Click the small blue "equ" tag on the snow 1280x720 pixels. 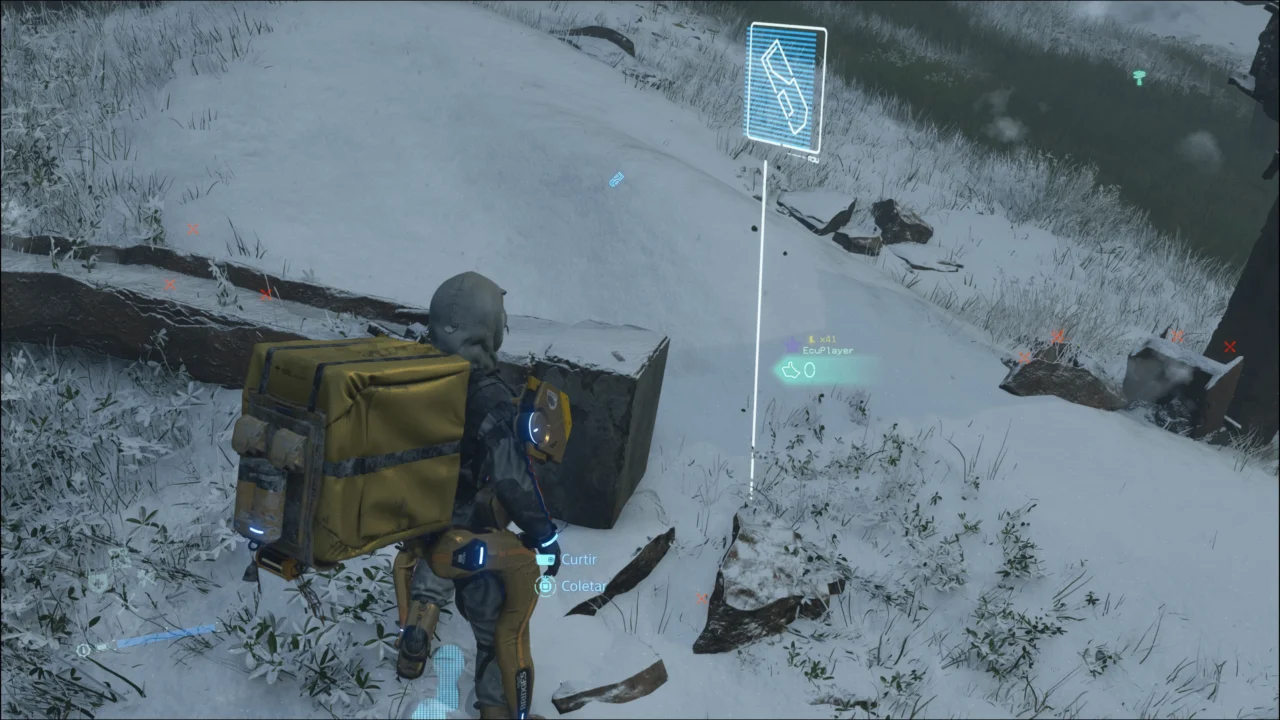pos(615,179)
